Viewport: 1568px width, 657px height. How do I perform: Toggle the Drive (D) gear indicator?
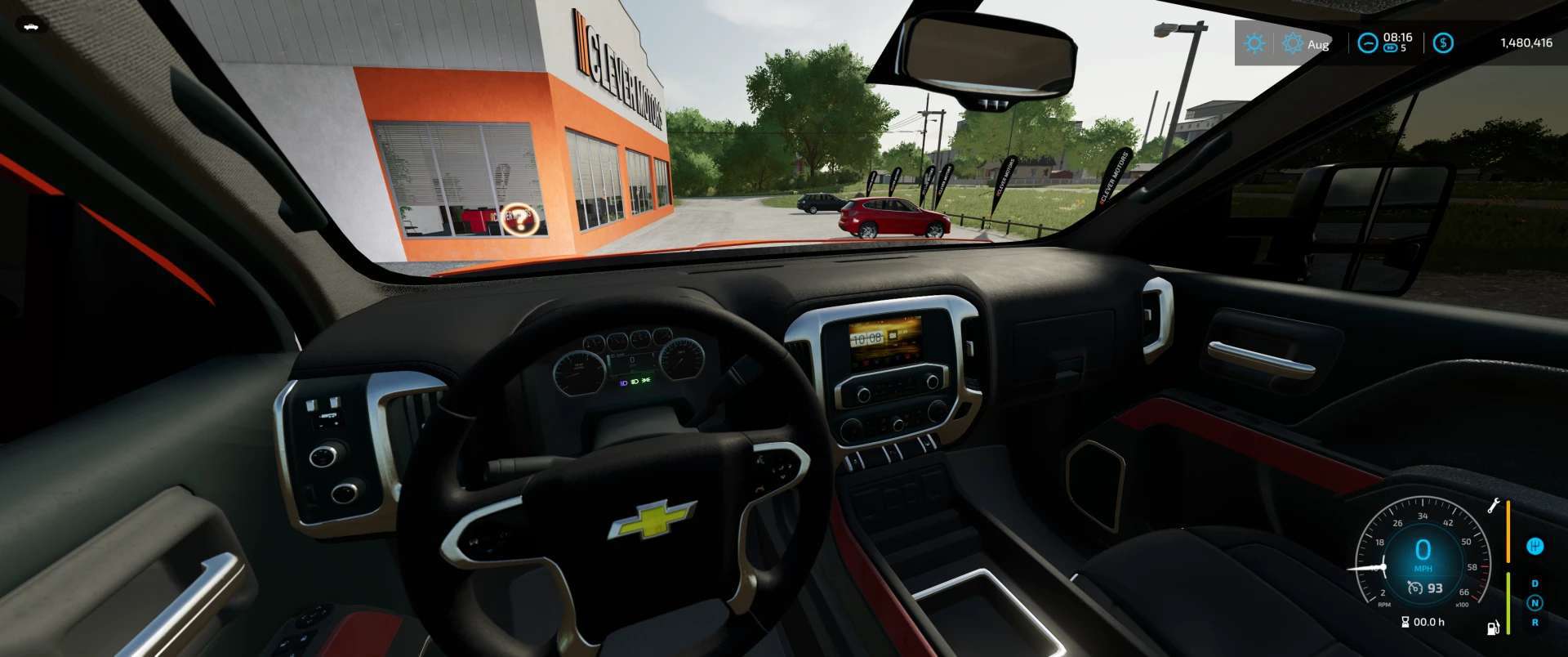tap(1535, 583)
